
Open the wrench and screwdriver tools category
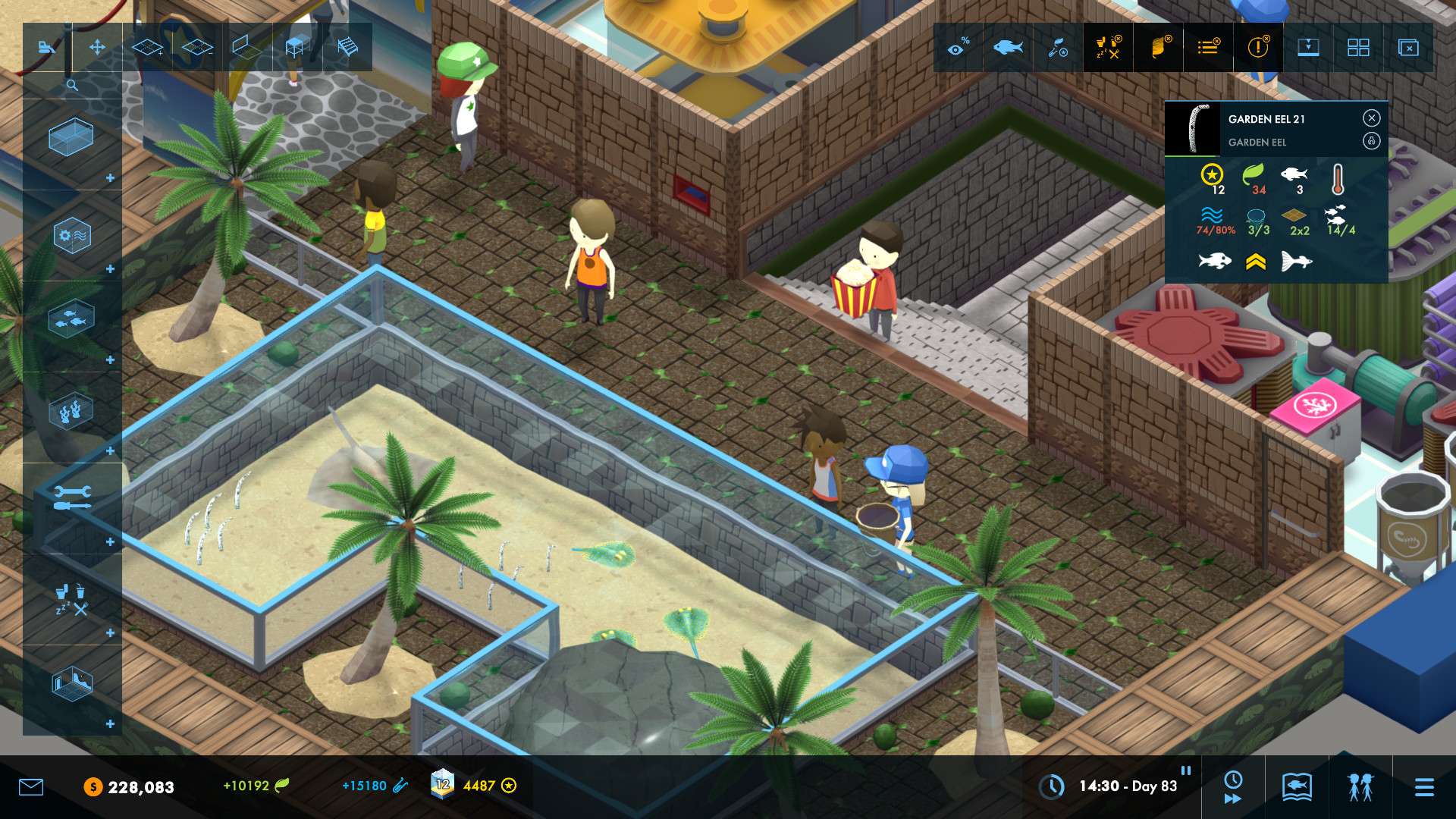tap(72, 497)
